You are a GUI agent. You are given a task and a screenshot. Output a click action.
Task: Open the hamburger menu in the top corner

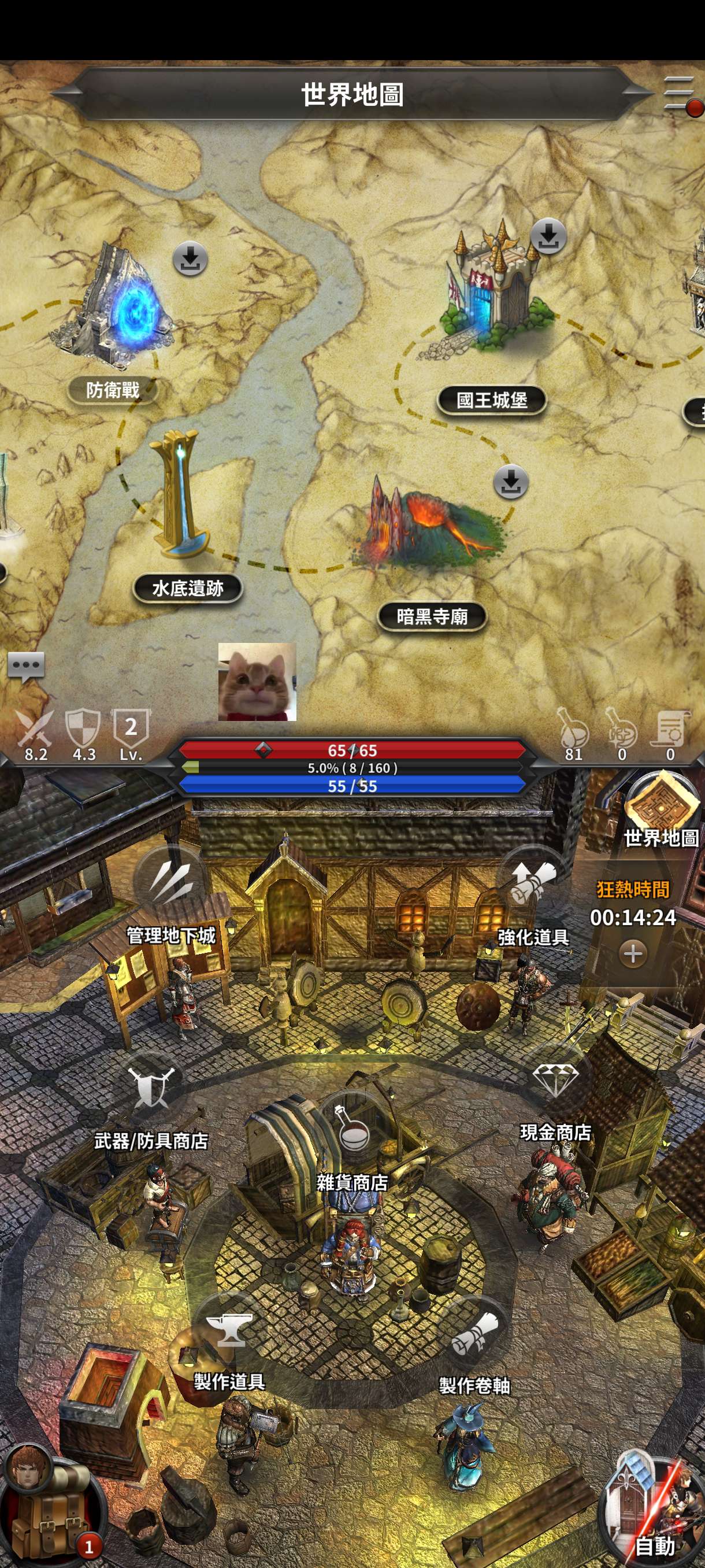point(680,94)
